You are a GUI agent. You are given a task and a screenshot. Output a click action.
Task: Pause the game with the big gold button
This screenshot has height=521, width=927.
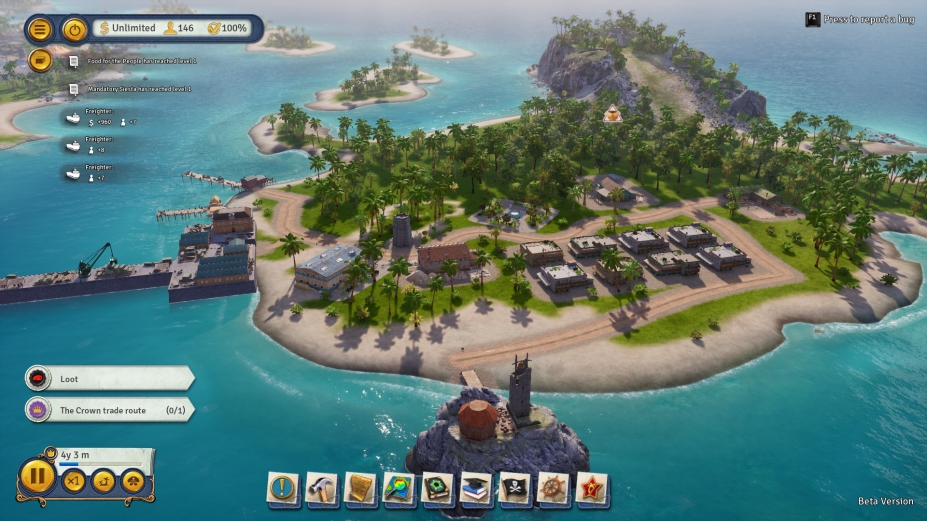(x=37, y=475)
